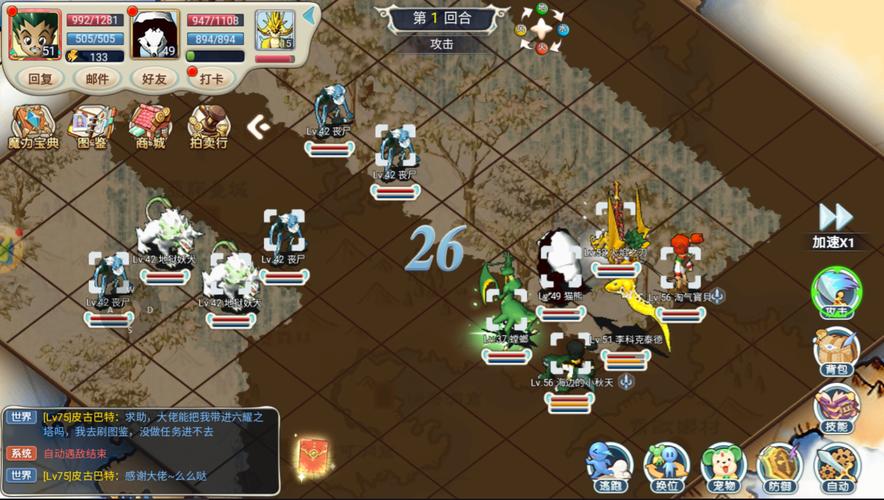Open the 邮件 mail button
Image resolution: width=884 pixels, height=500 pixels.
click(x=97, y=78)
